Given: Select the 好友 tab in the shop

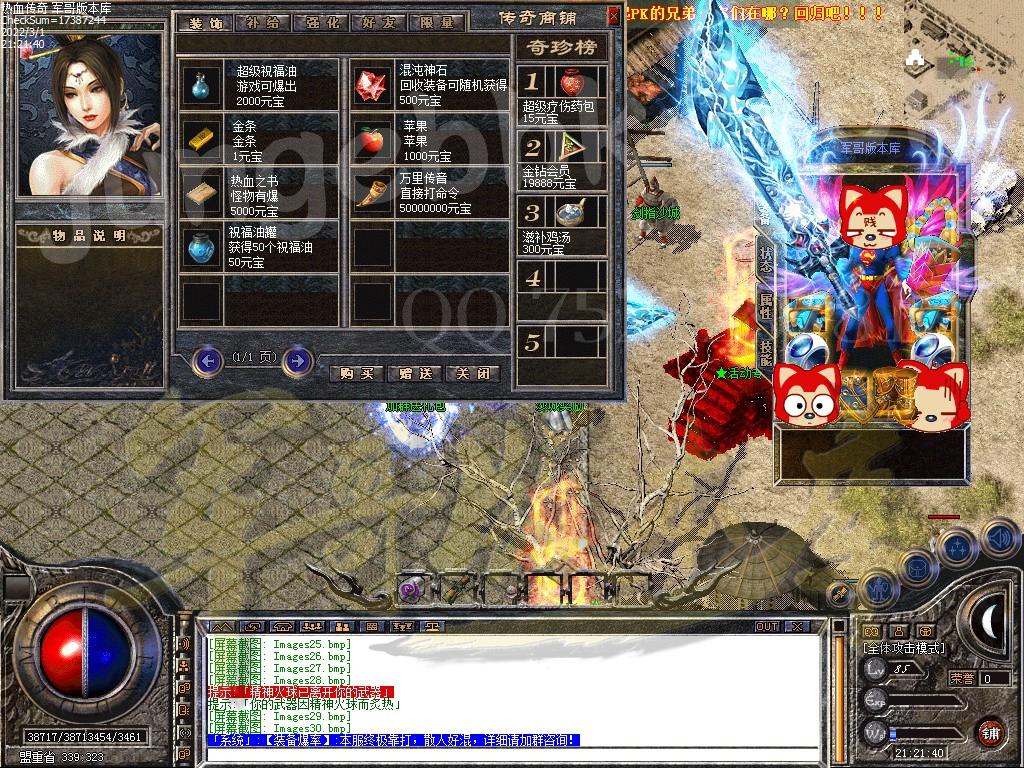Looking at the screenshot, I should (378, 22).
